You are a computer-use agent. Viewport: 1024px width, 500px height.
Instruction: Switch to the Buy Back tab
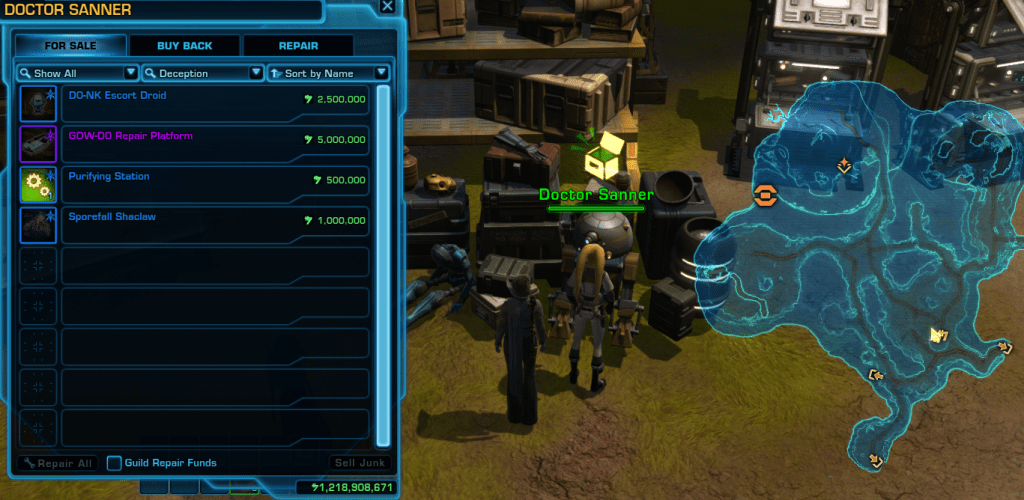point(184,46)
